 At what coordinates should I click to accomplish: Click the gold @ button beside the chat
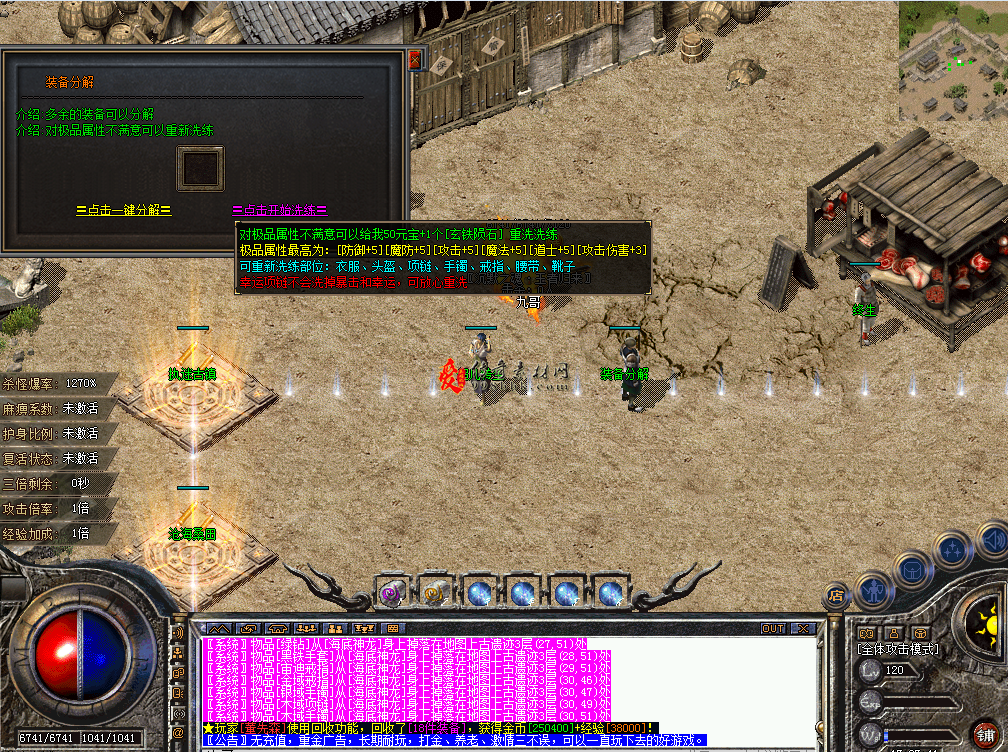point(179,732)
